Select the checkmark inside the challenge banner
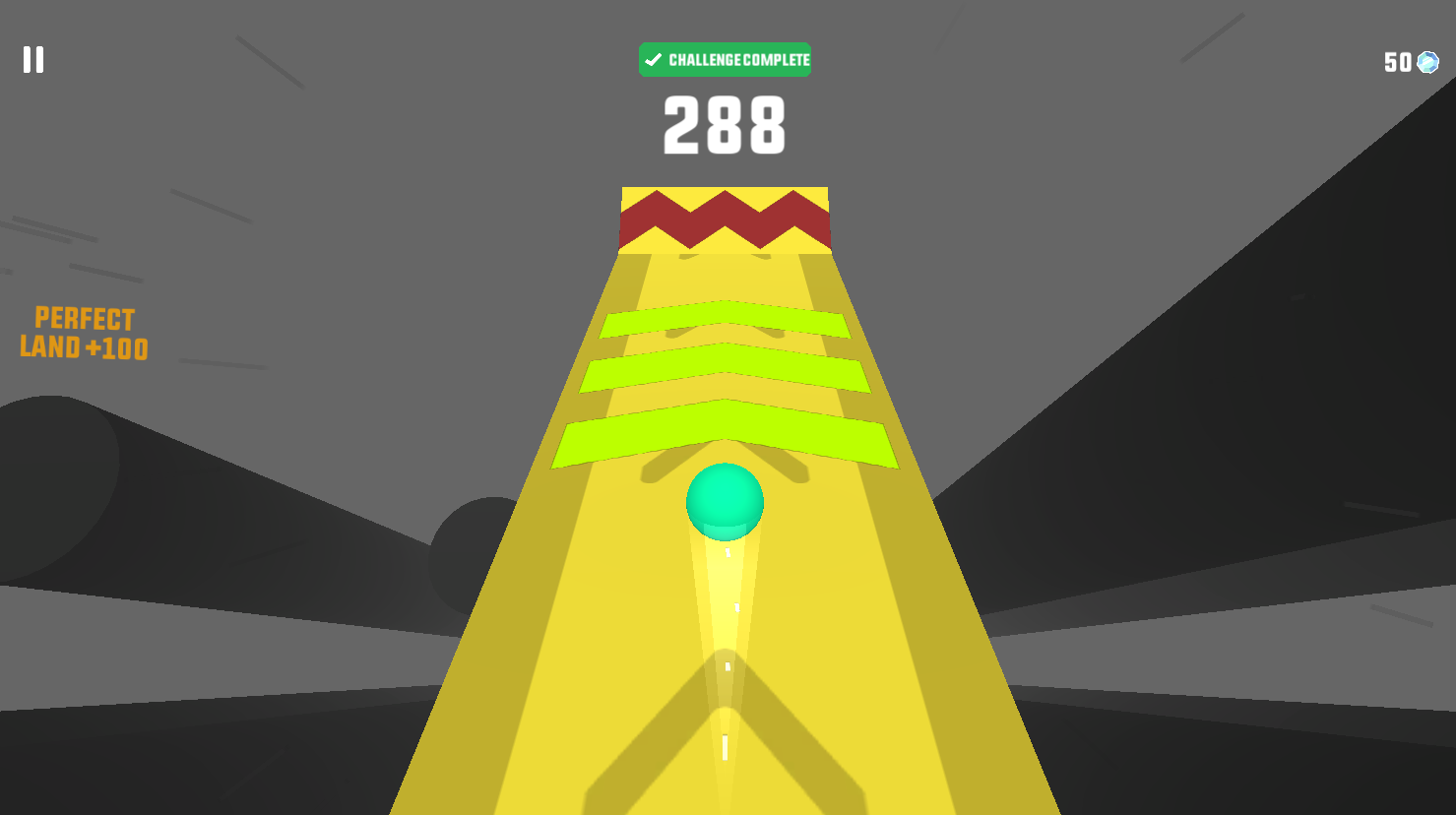 point(652,59)
